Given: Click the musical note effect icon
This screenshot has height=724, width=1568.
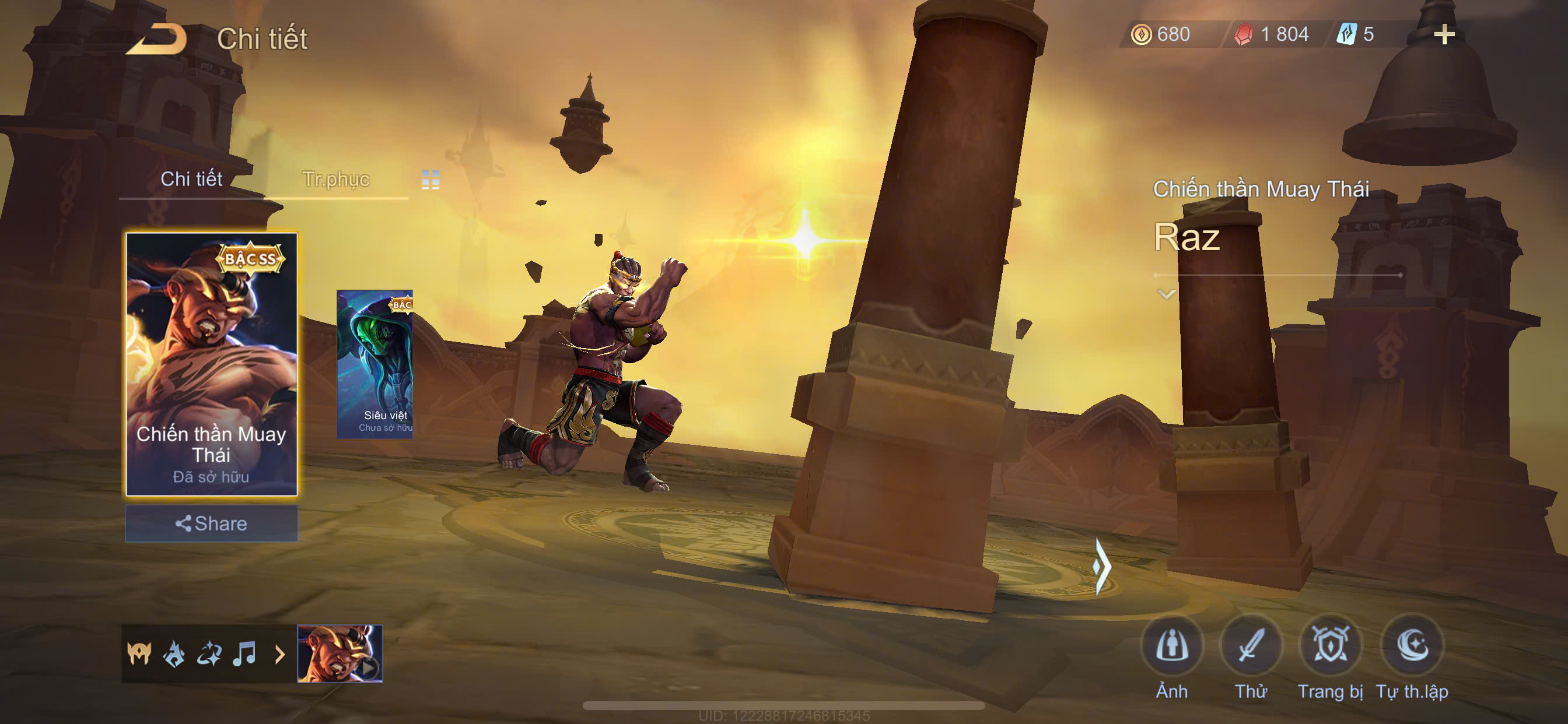Looking at the screenshot, I should point(244,654).
